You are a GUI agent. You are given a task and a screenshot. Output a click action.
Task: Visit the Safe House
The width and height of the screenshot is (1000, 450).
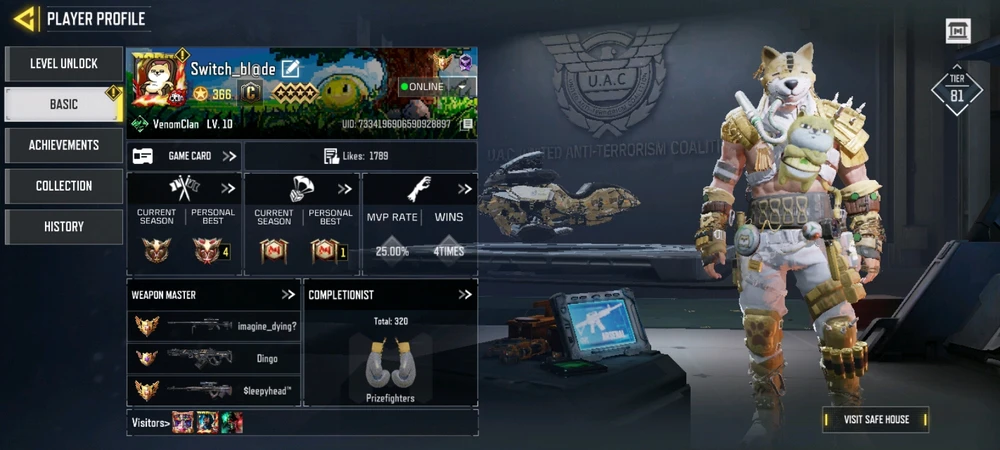(875, 420)
